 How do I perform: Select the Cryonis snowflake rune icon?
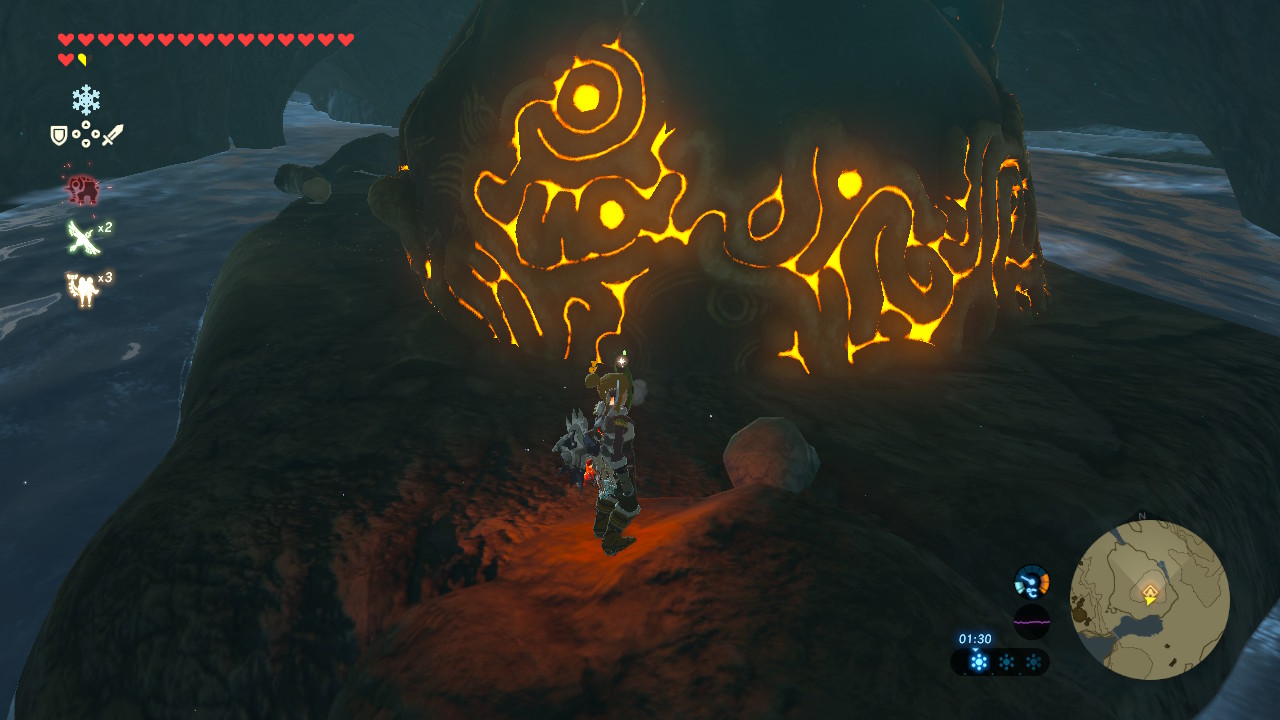[86, 99]
